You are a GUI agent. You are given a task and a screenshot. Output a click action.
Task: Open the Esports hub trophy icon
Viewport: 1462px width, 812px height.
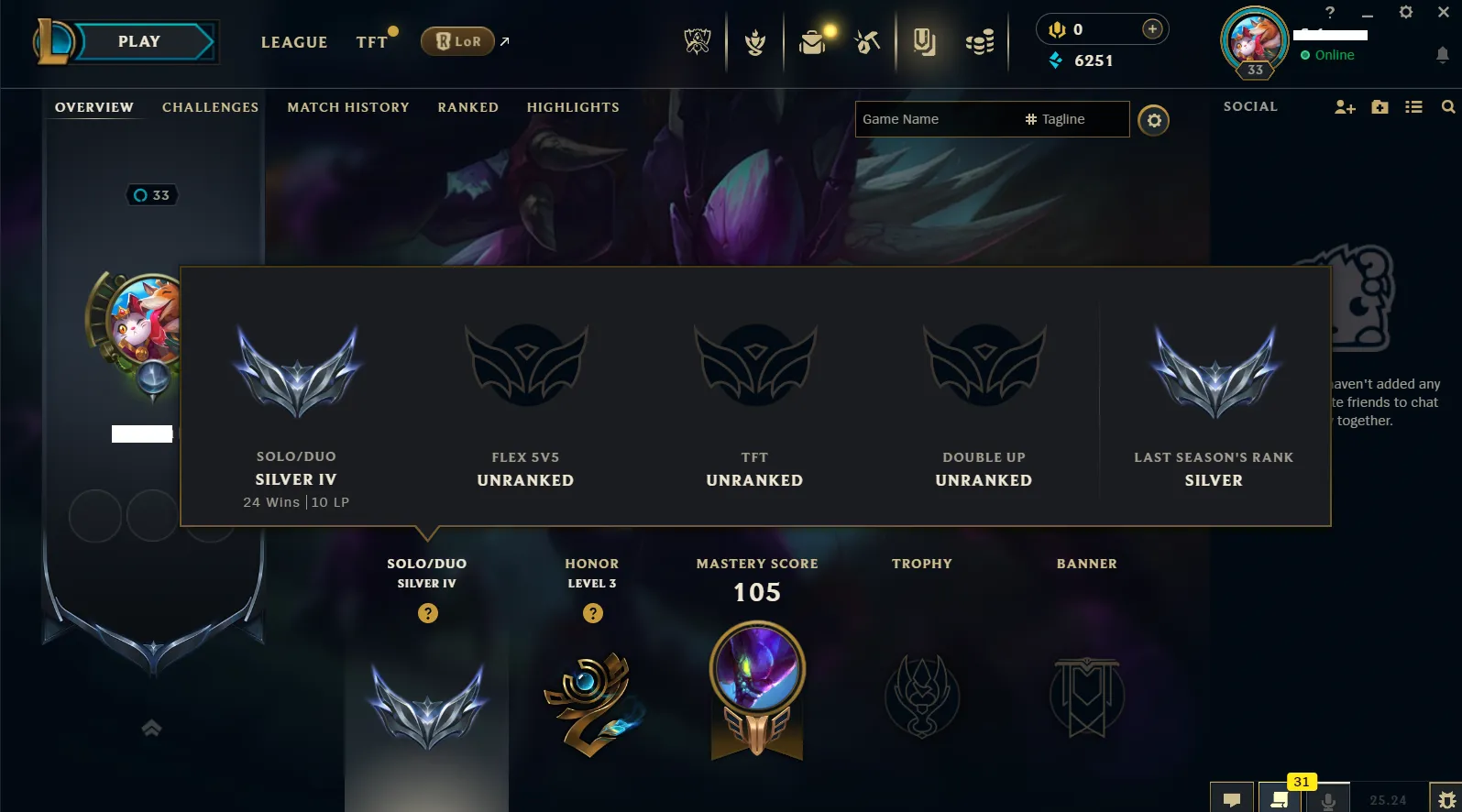tap(698, 41)
